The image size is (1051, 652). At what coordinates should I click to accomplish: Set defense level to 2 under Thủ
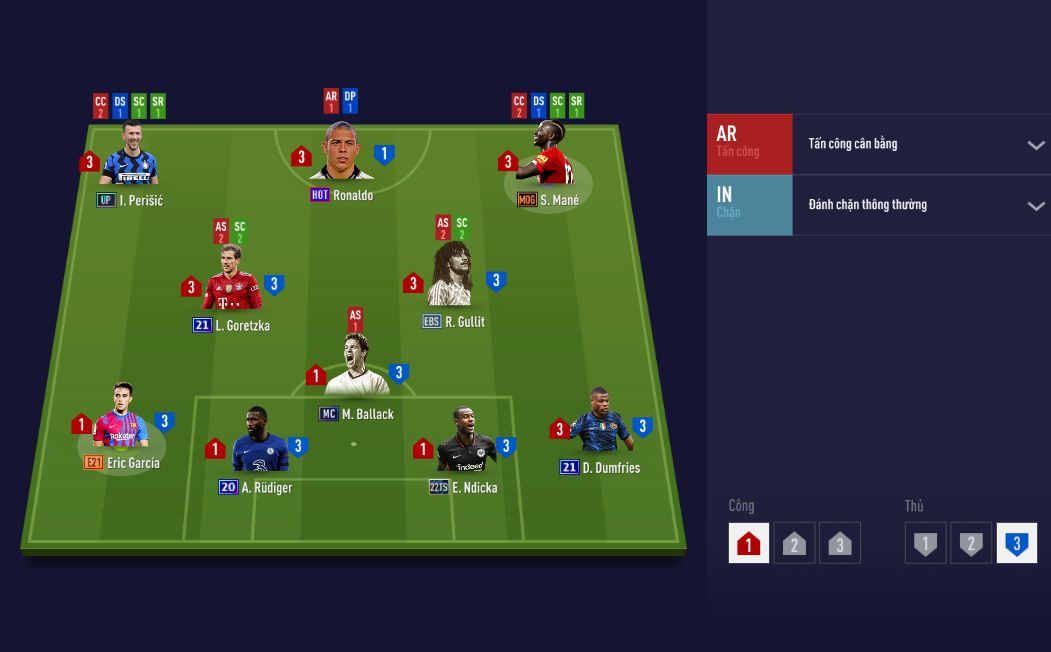point(971,544)
